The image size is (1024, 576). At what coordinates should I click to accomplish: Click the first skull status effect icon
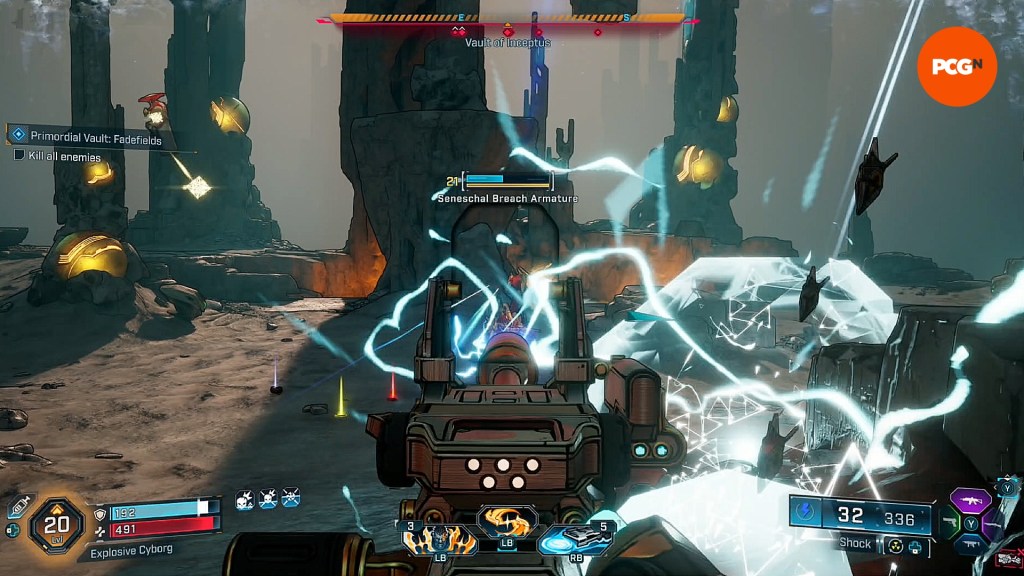point(245,498)
